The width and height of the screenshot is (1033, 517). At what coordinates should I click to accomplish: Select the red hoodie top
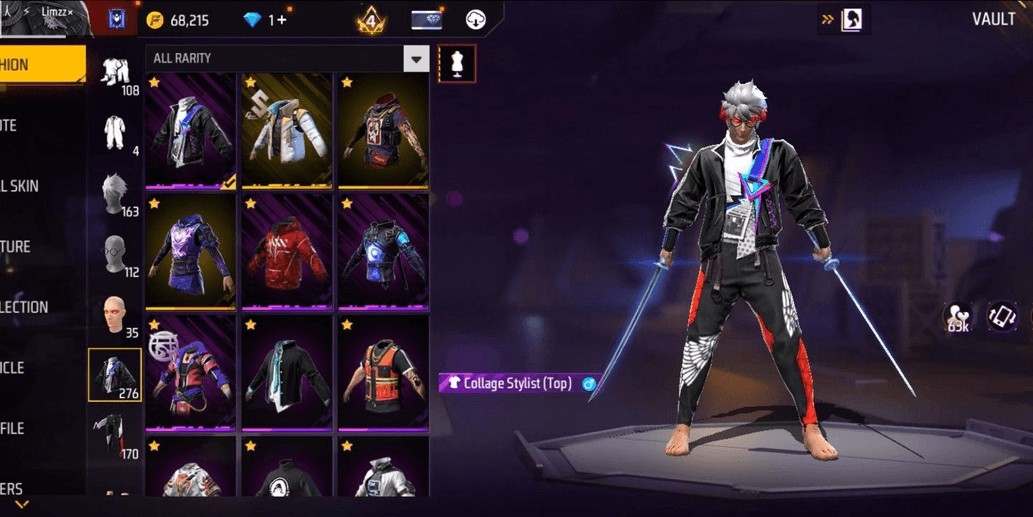pyautogui.click(x=287, y=251)
